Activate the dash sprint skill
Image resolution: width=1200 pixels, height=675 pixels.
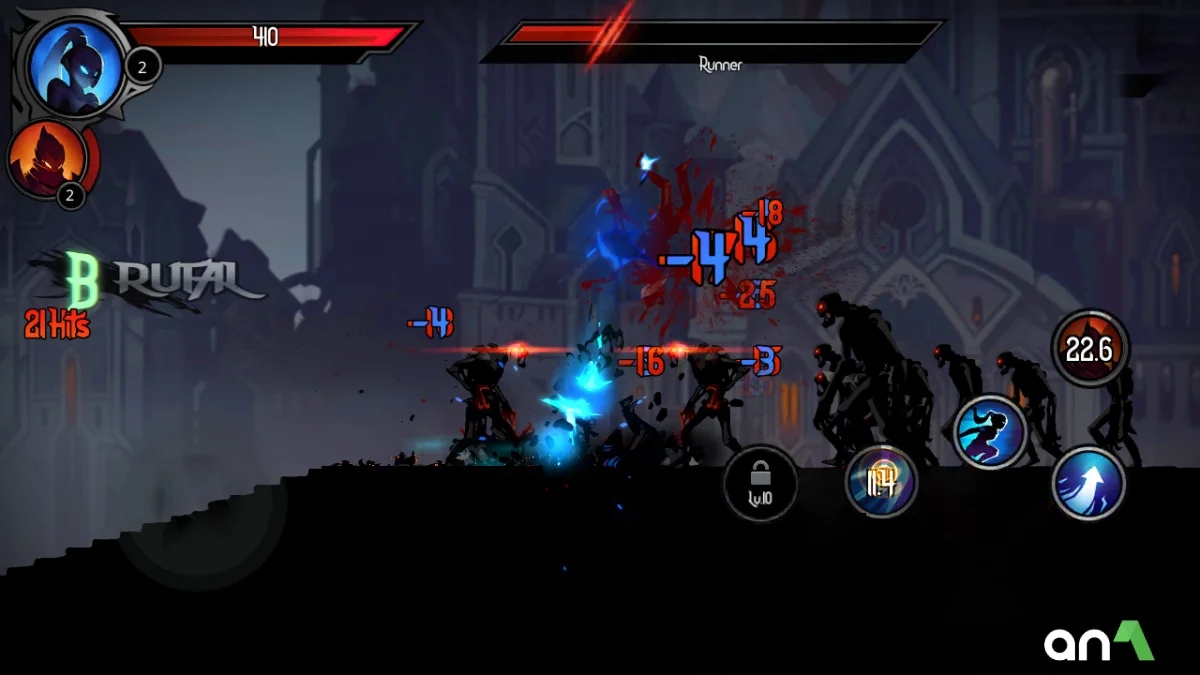tap(990, 433)
